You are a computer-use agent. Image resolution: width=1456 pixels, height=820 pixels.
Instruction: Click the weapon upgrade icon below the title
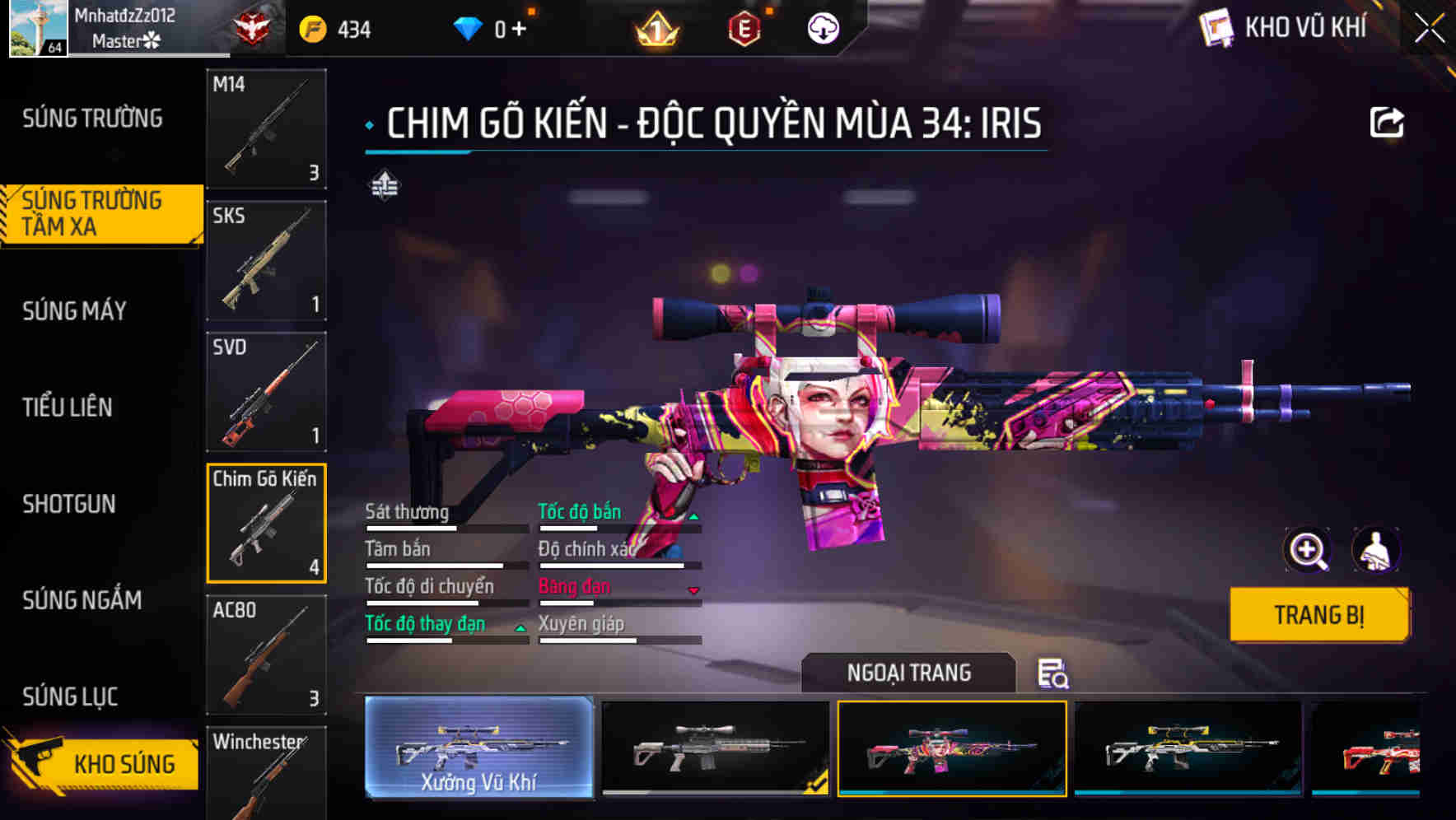pos(384,185)
